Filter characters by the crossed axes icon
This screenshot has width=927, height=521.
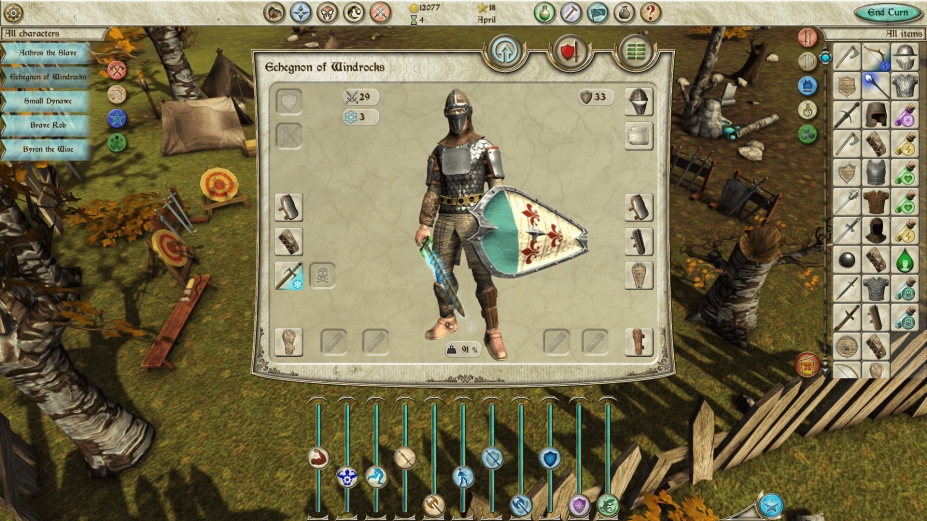117,70
